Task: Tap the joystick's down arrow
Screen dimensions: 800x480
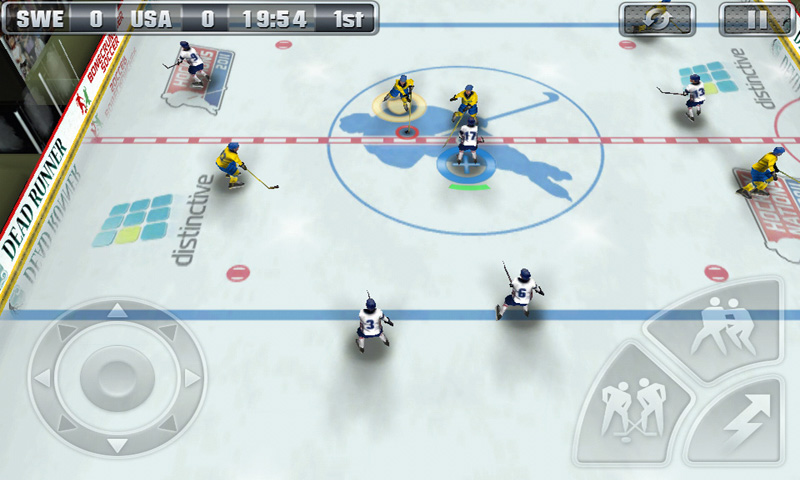Action: click(x=117, y=446)
